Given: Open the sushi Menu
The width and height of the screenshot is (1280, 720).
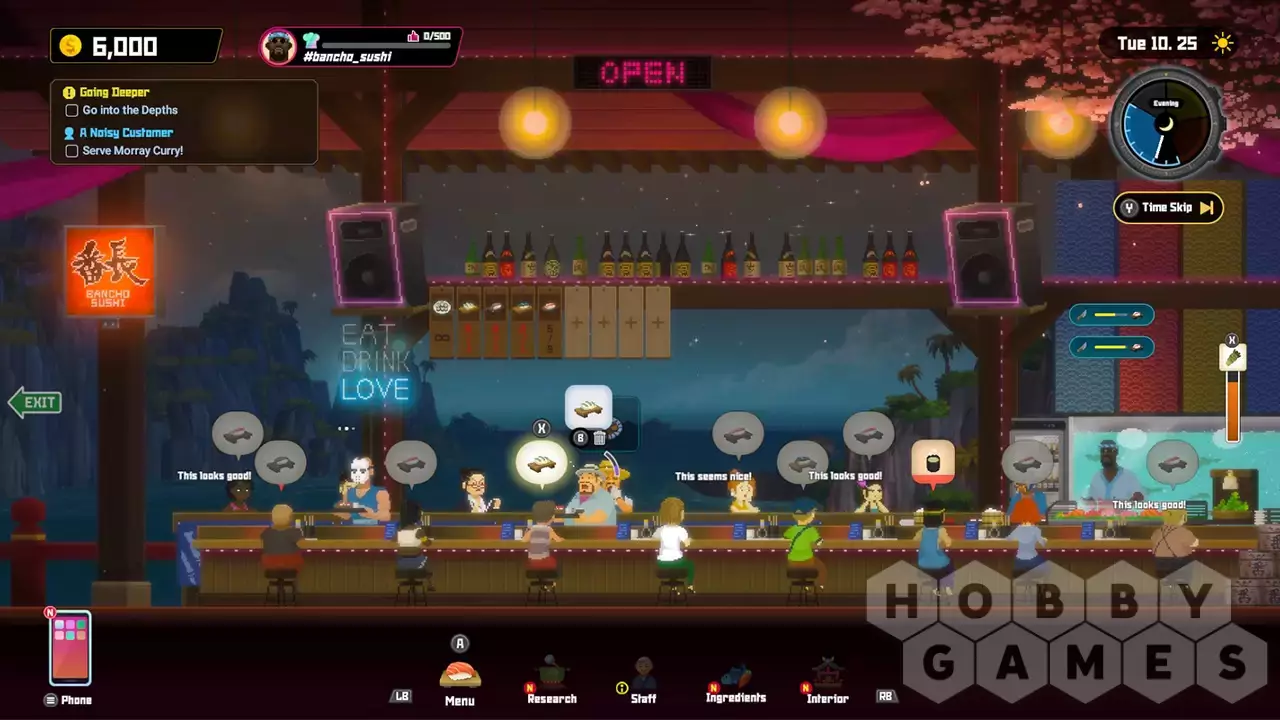Looking at the screenshot, I should tap(460, 675).
